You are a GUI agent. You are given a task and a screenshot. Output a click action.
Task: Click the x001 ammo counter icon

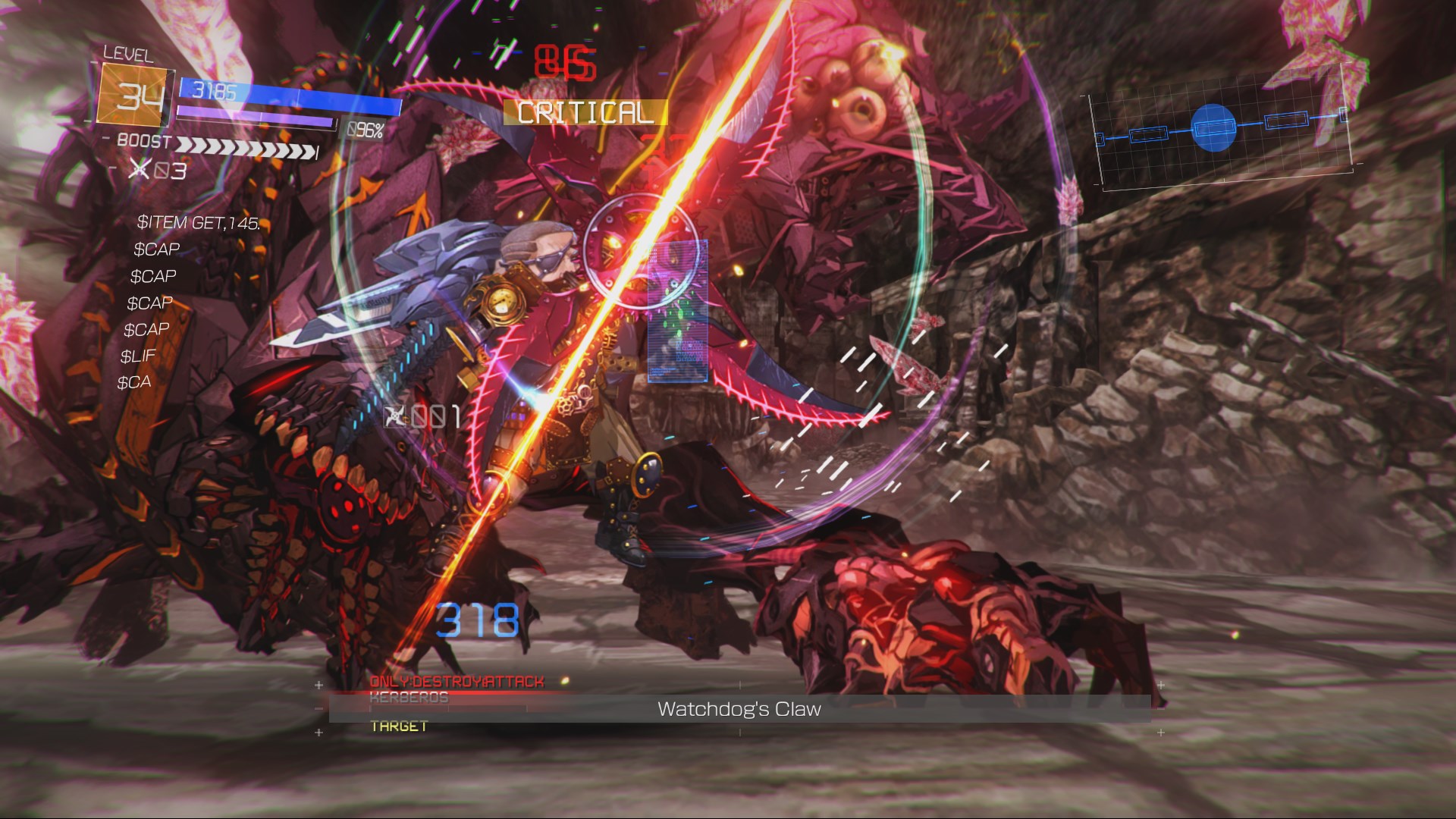(x=395, y=416)
